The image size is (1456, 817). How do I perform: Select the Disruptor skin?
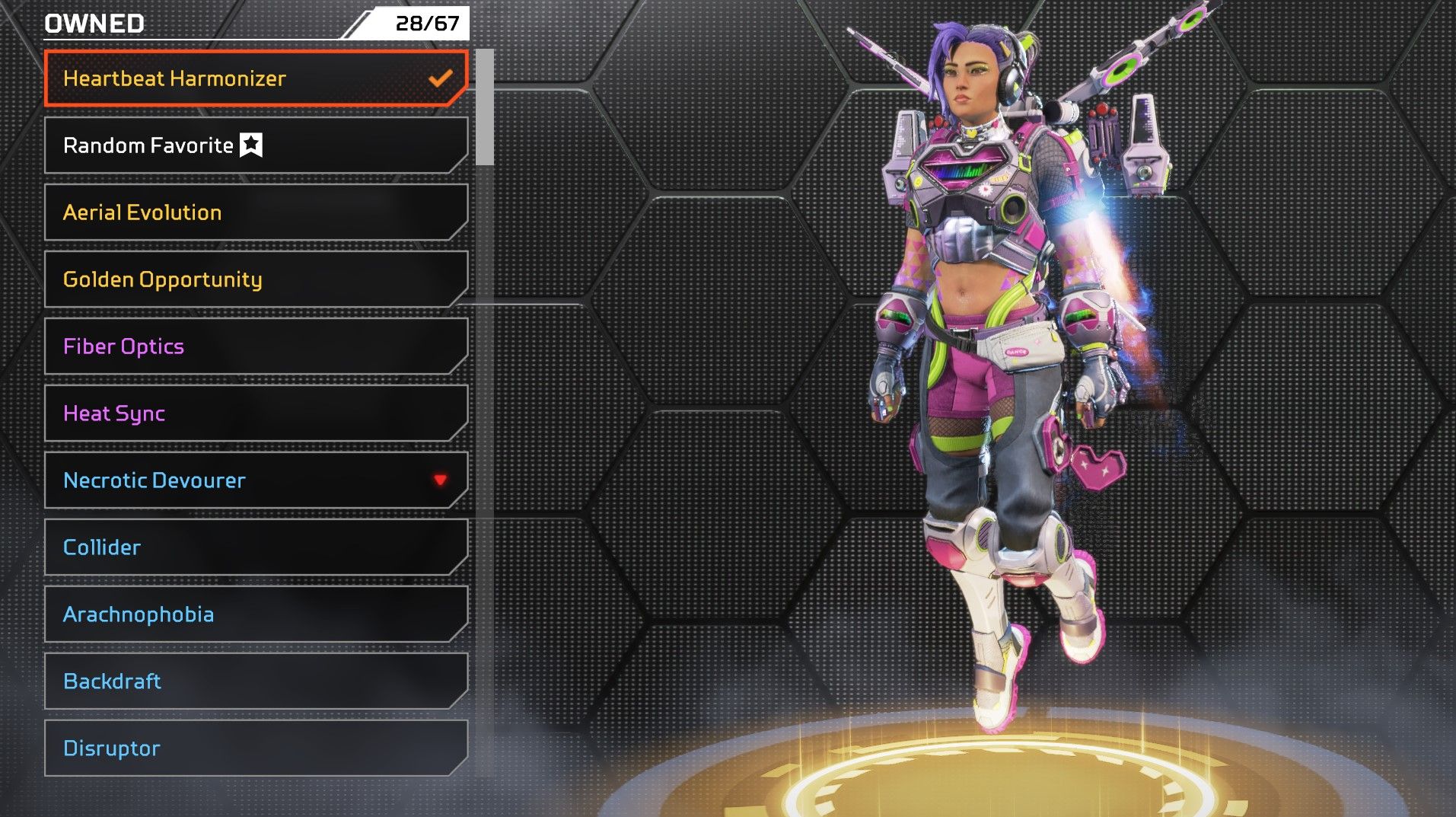pos(255,748)
